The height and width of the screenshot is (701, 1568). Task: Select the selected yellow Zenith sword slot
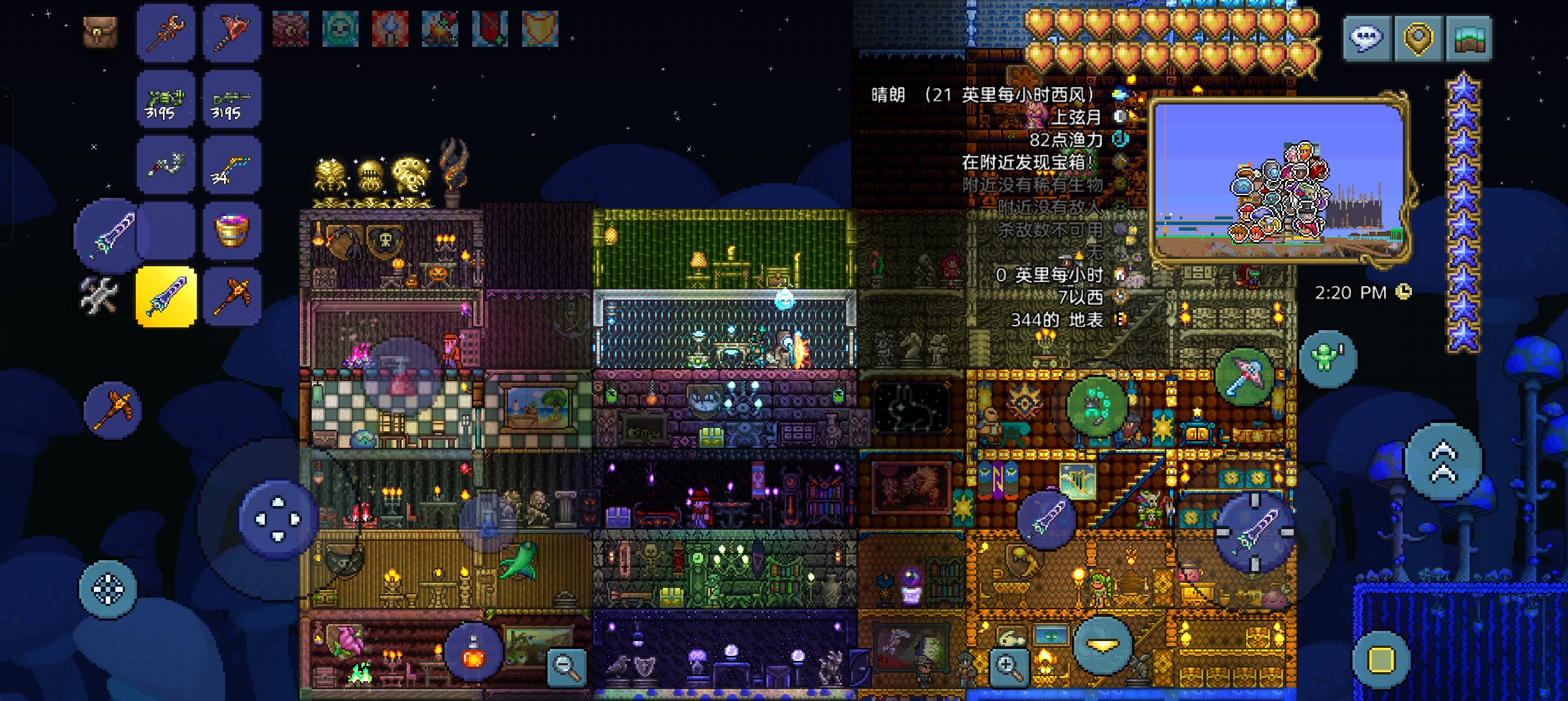click(x=166, y=296)
